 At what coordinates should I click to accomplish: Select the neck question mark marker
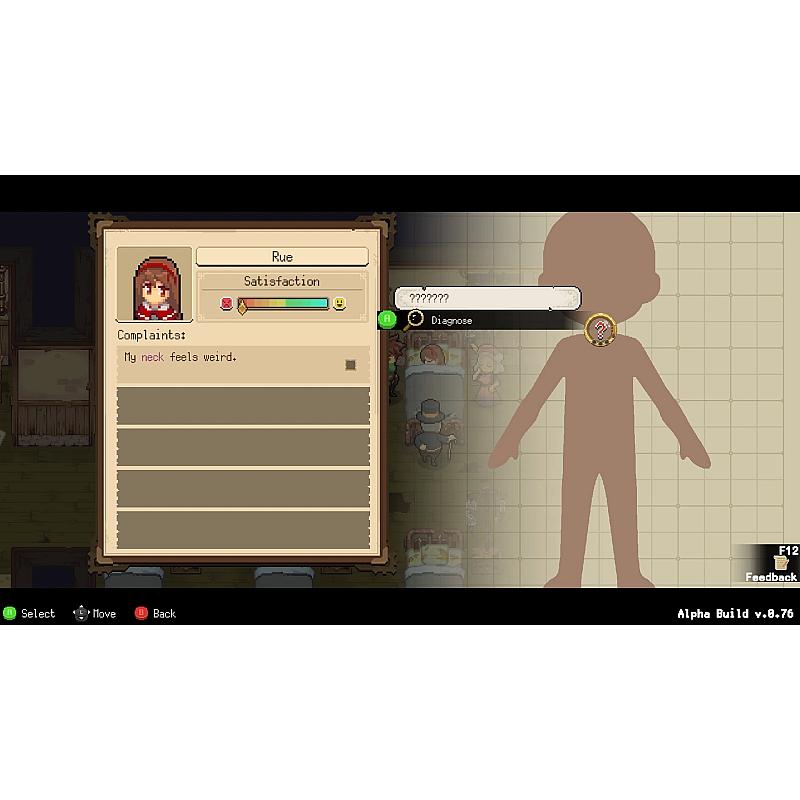(600, 328)
